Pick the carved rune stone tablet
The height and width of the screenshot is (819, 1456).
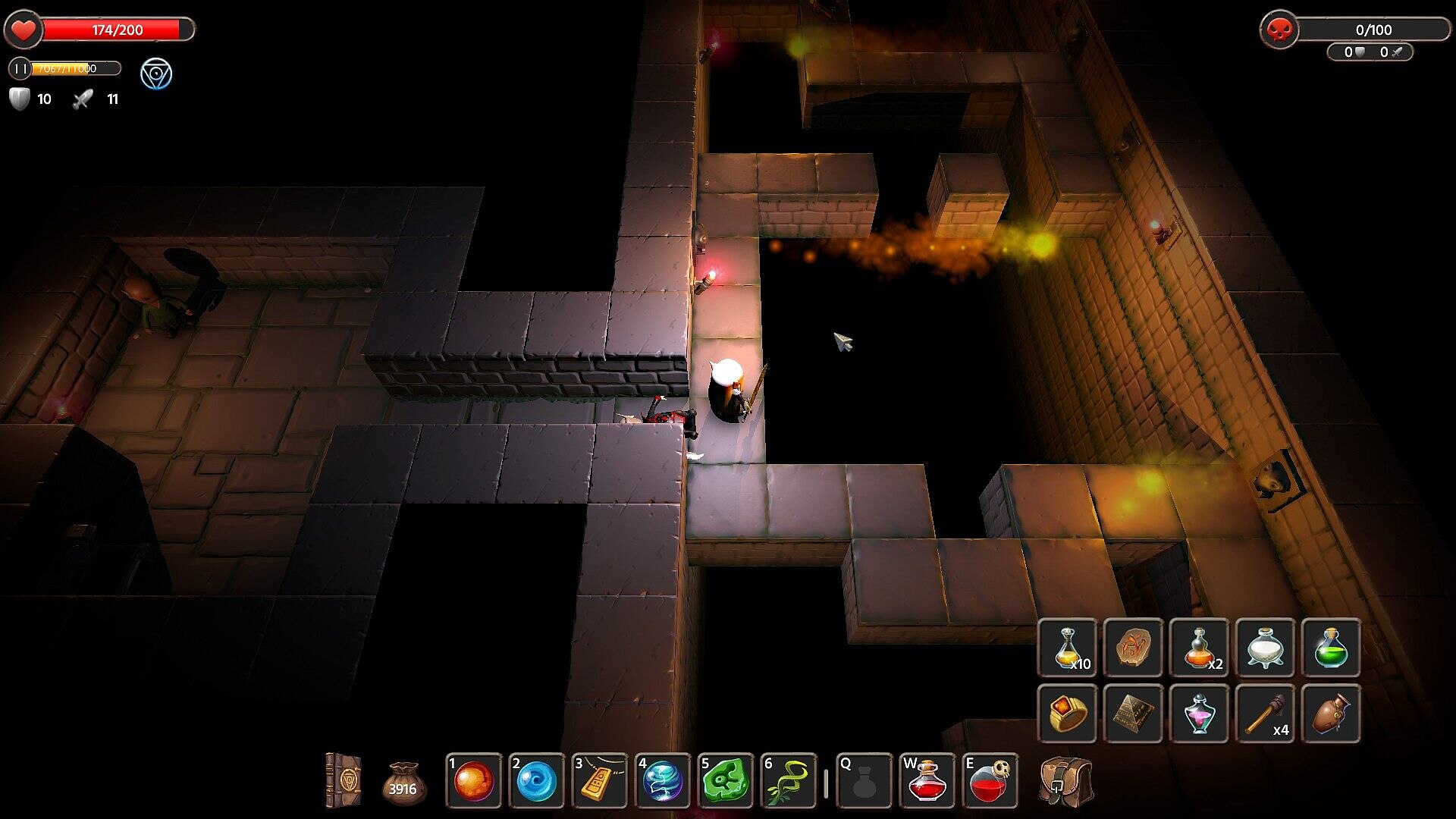1133,648
